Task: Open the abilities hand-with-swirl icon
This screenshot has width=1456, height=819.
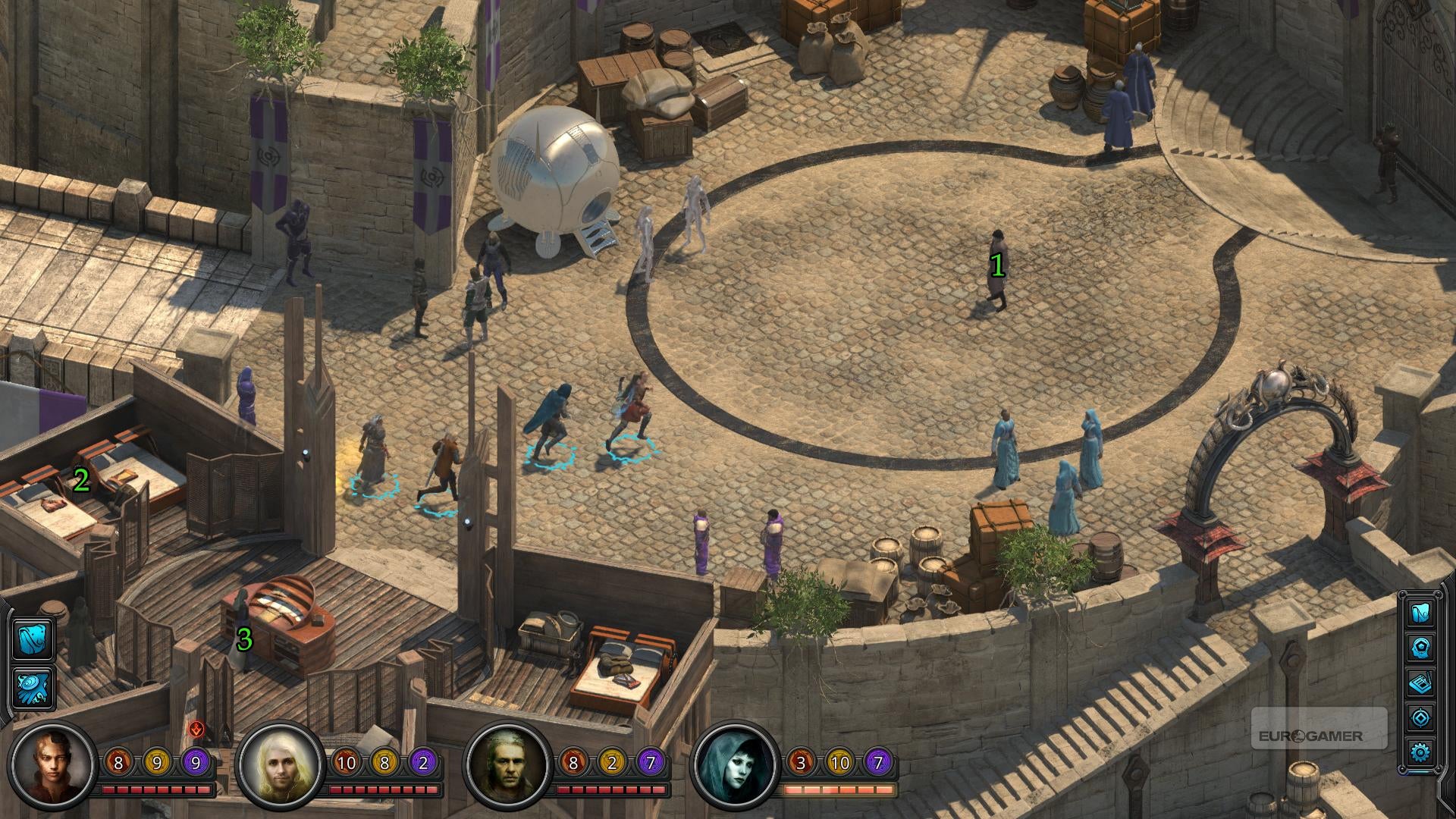Action: [x=34, y=688]
